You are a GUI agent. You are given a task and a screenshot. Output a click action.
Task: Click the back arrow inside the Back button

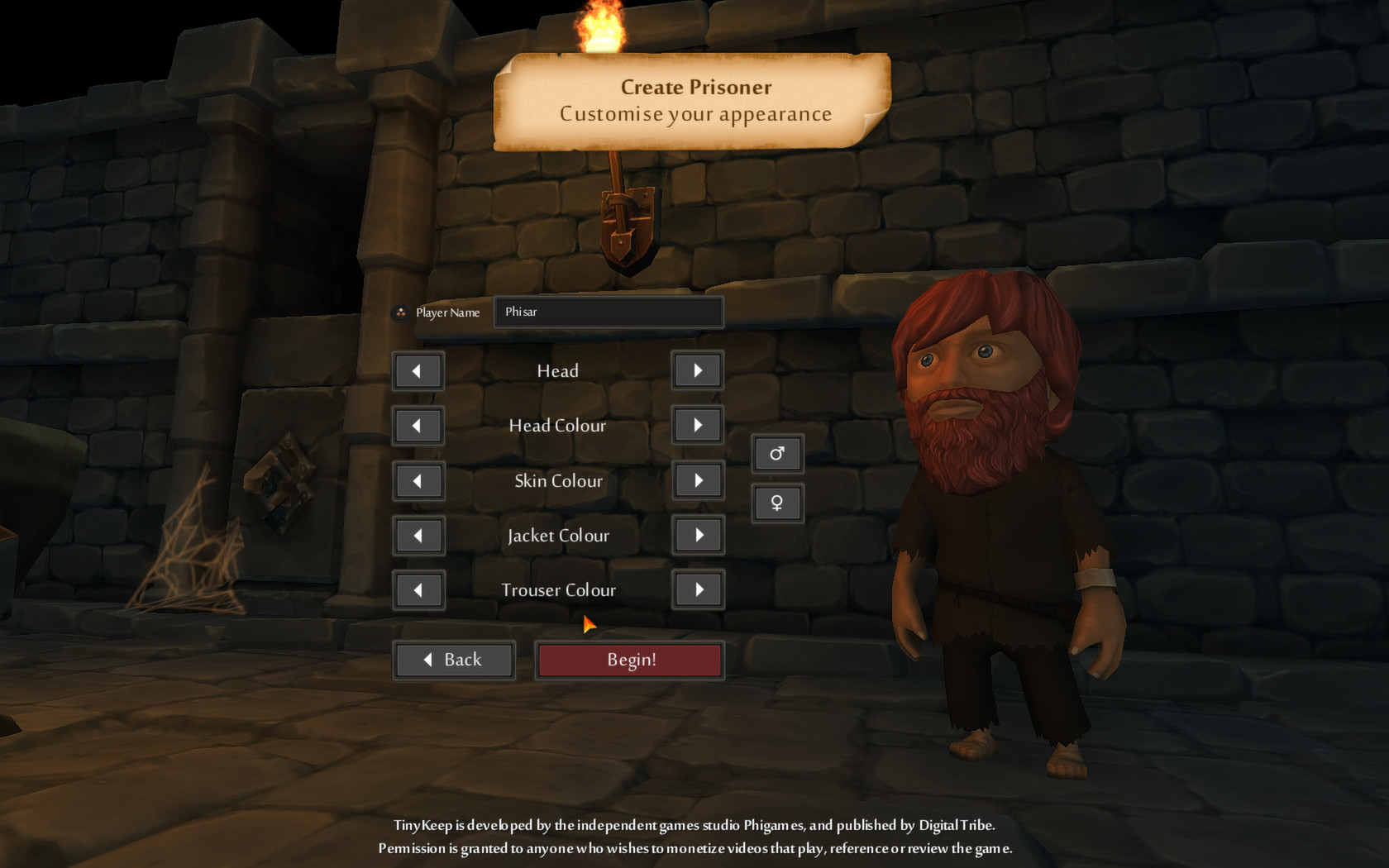coord(427,660)
